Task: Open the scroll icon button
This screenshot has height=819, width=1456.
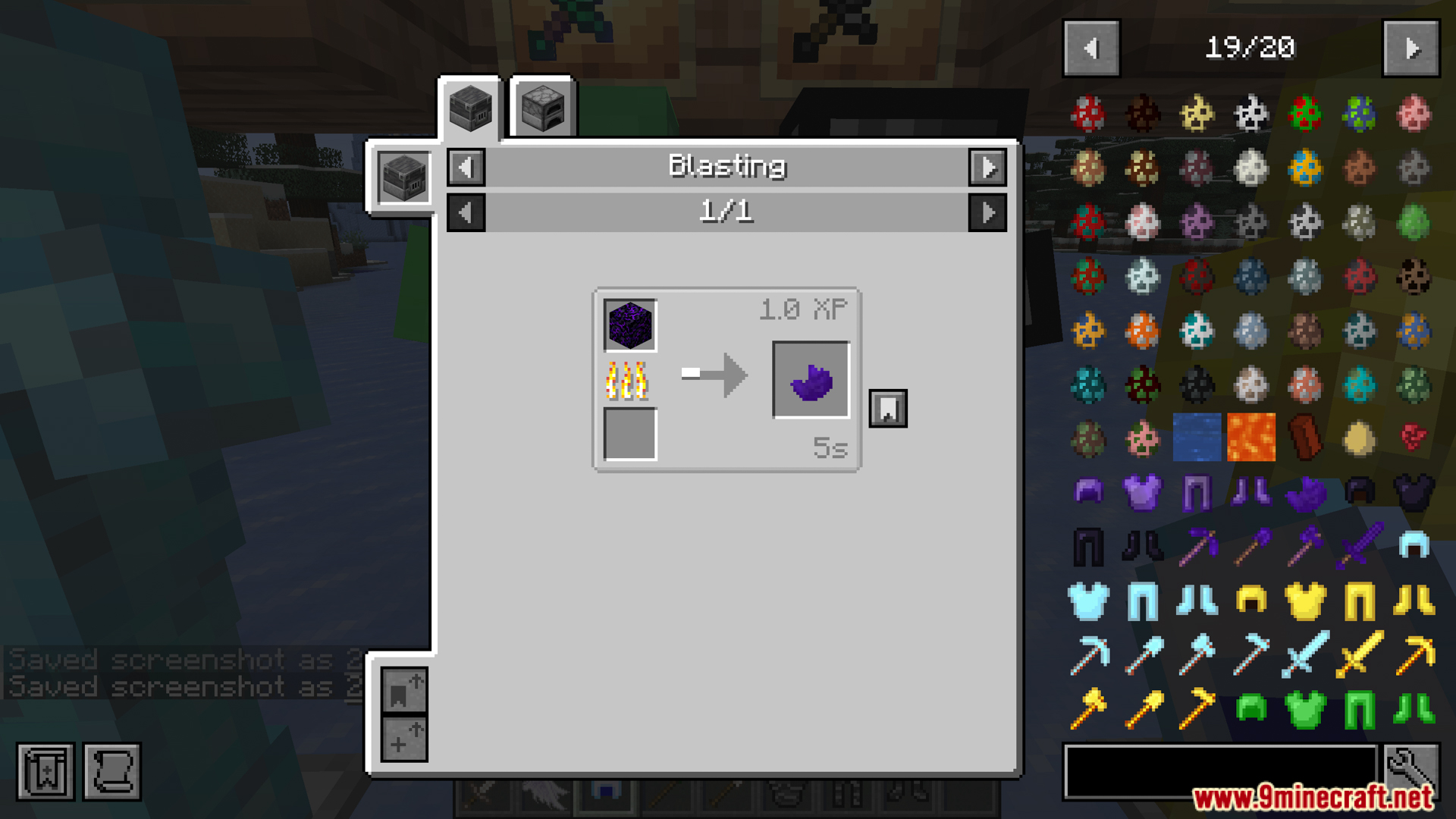Action: pyautogui.click(x=112, y=772)
